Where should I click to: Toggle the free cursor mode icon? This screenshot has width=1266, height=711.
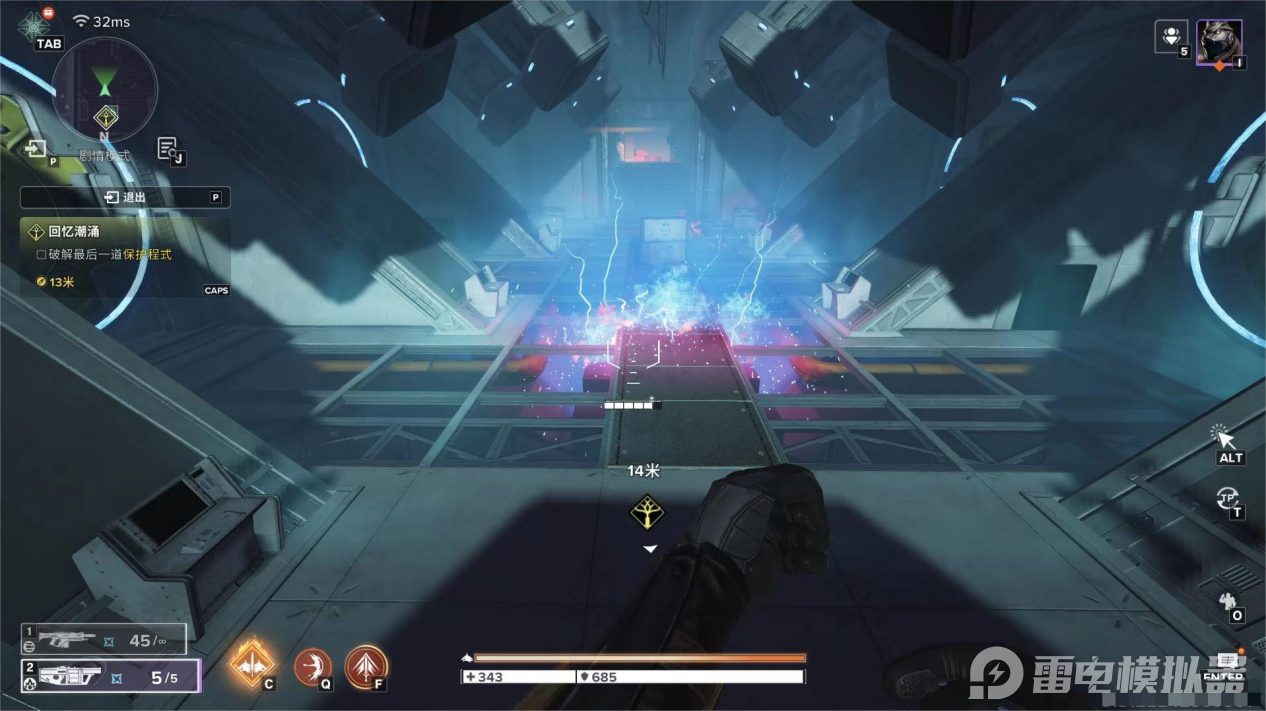coord(1226,438)
